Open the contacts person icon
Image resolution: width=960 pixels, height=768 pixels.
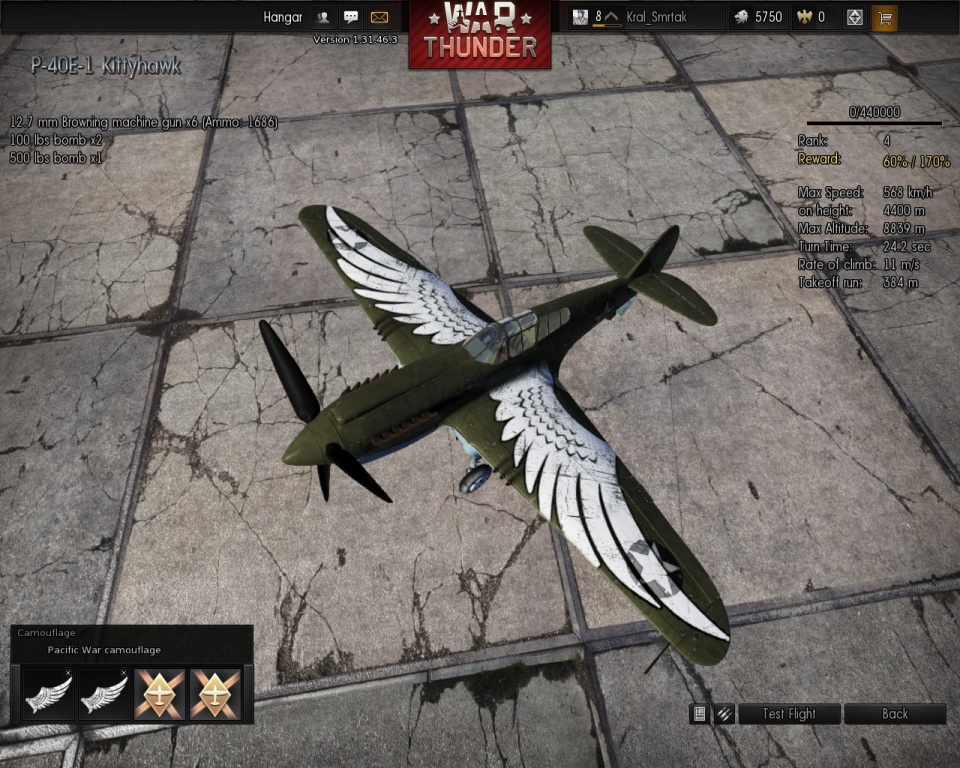(323, 17)
